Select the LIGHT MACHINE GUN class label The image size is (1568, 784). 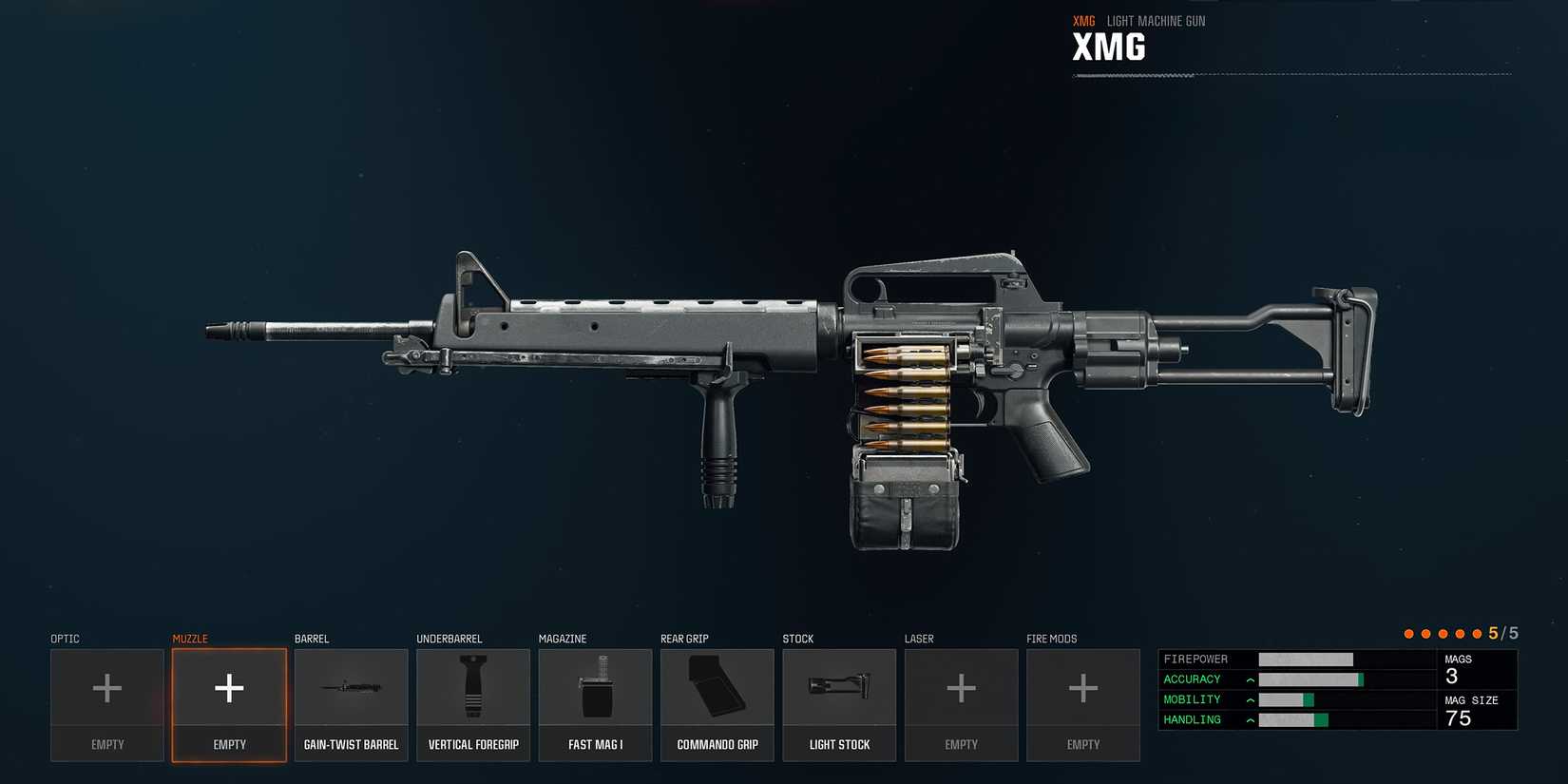pos(1156,20)
